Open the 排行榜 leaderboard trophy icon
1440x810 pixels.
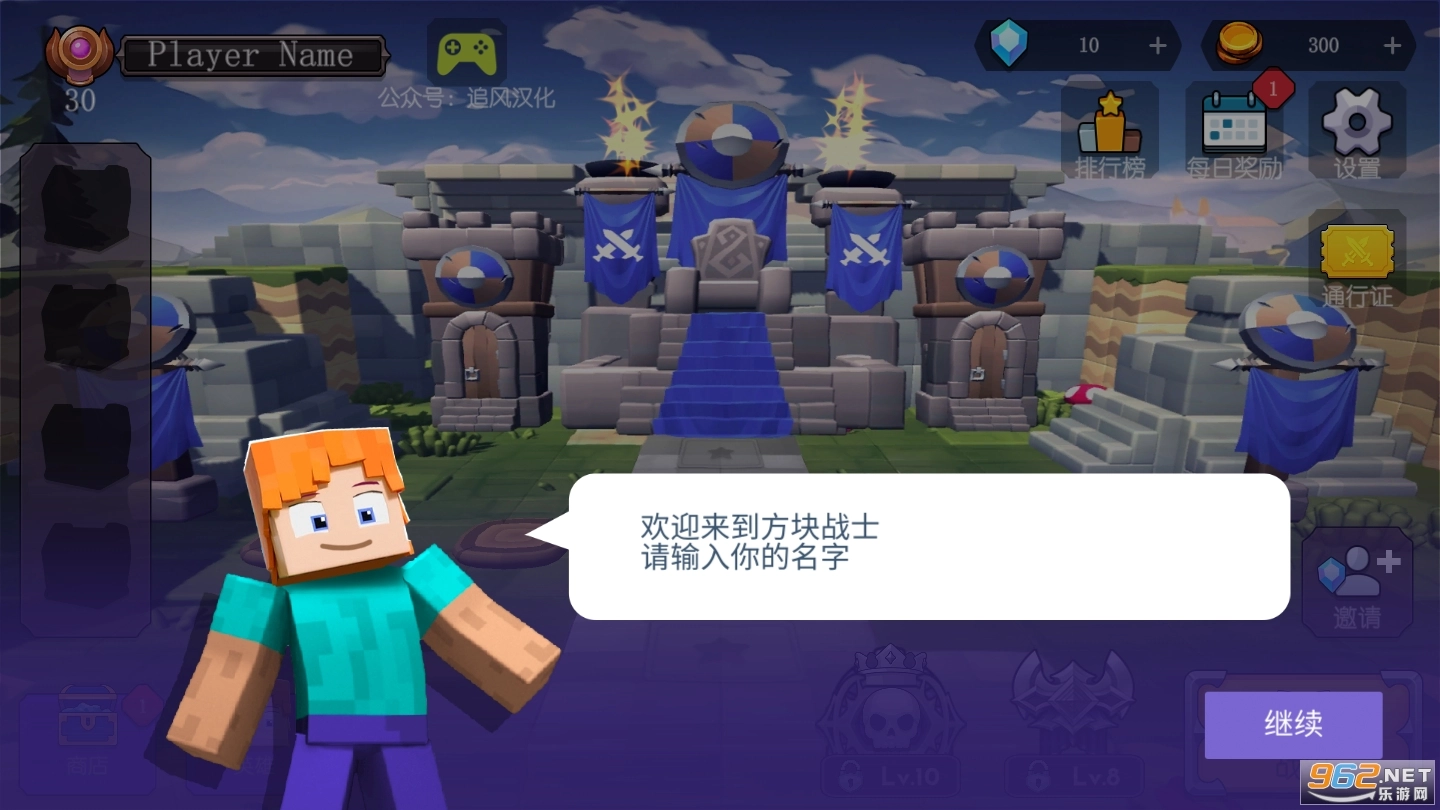point(1110,130)
